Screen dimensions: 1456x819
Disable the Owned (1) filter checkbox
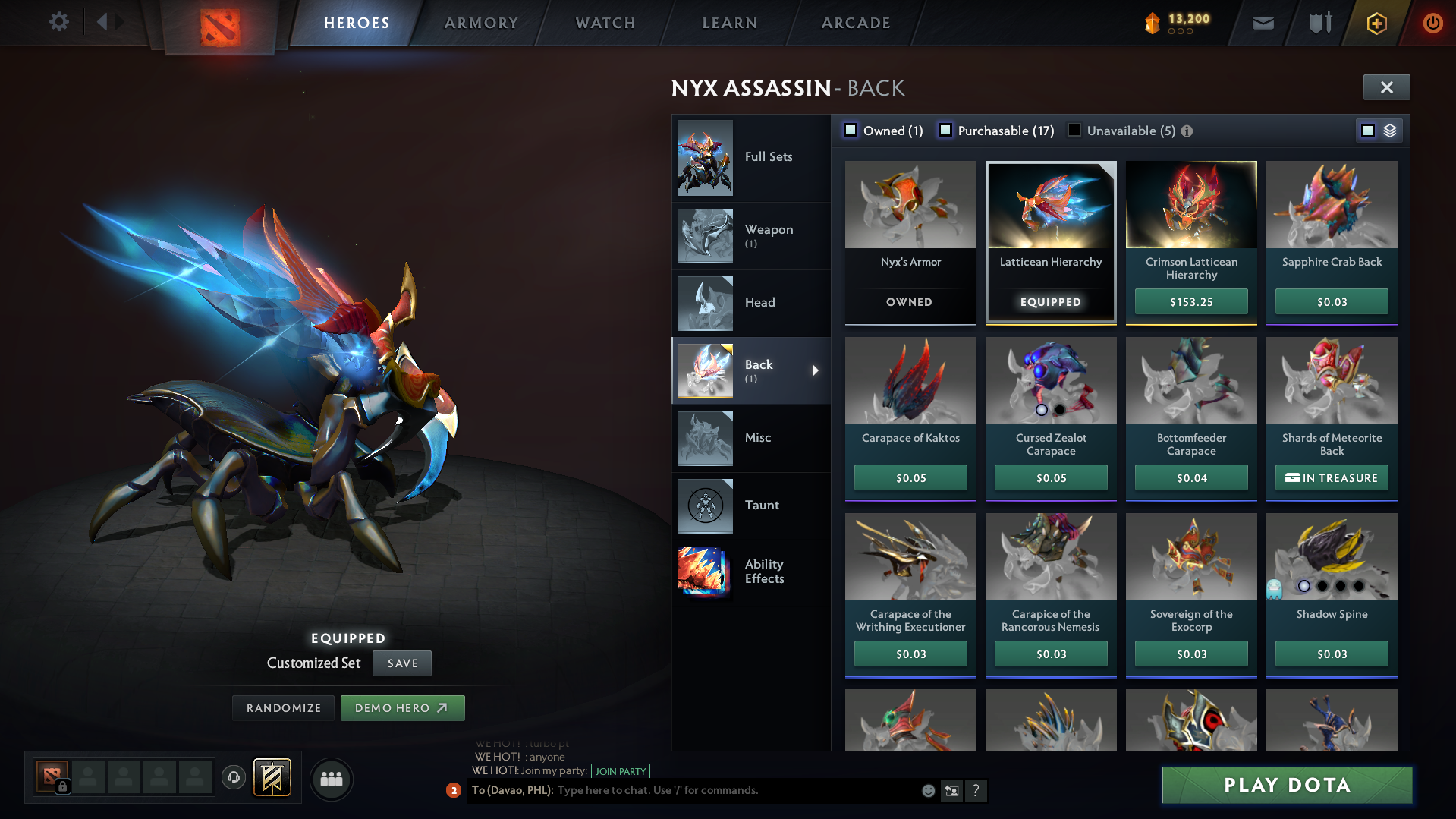pyautogui.click(x=851, y=130)
